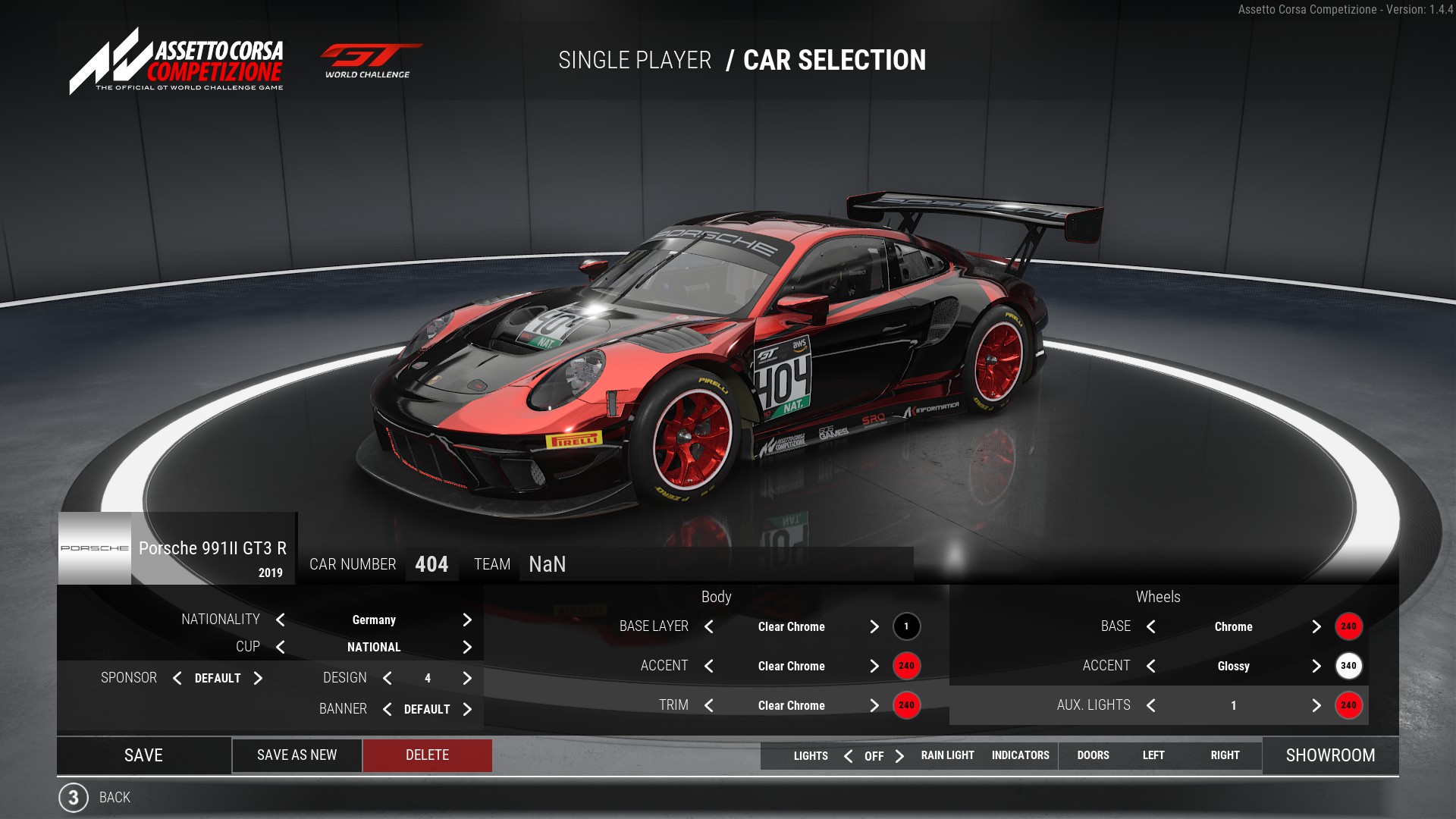Open the Showroom view

[1330, 755]
